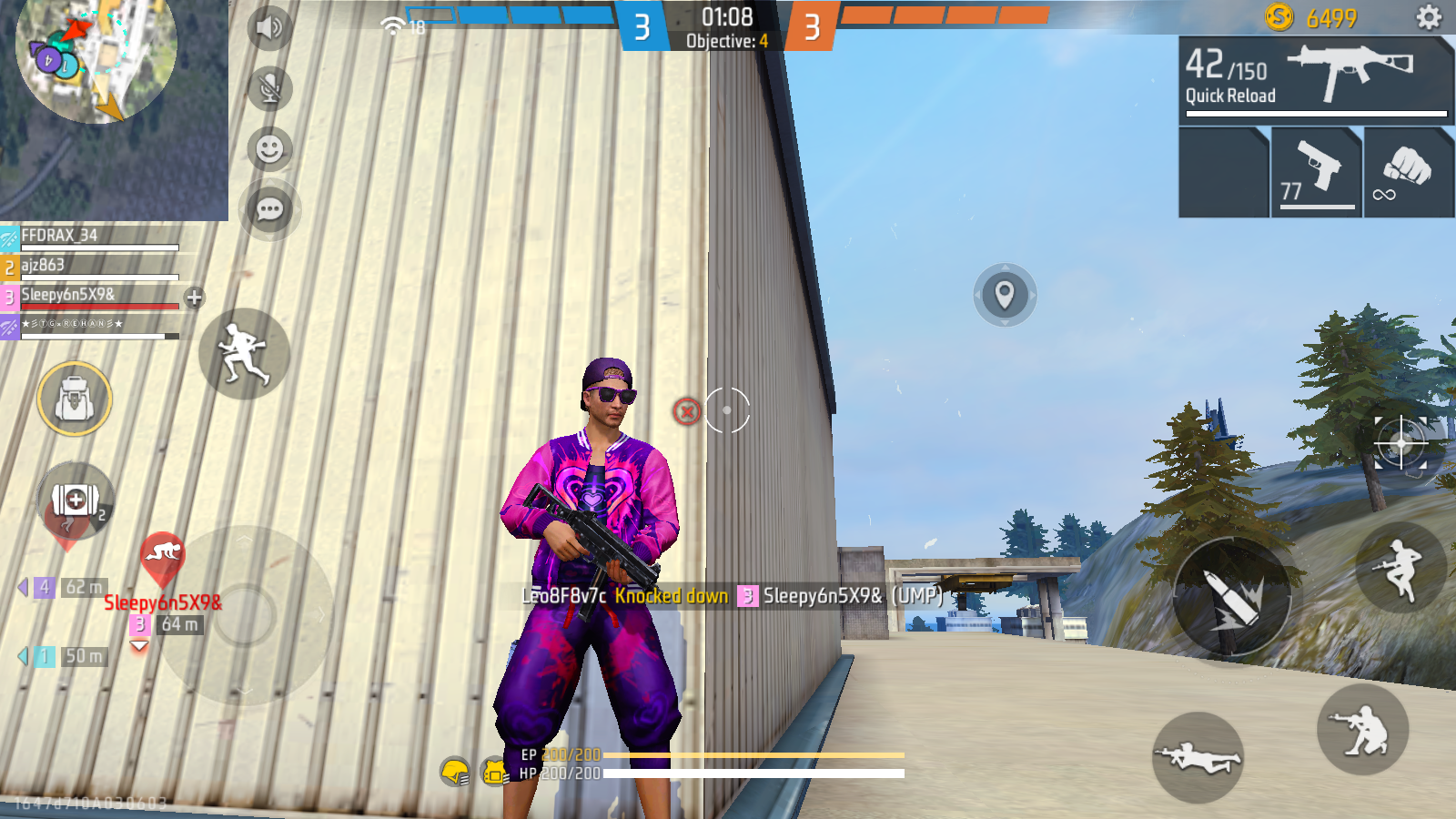Open the quick chat message panel
1456x819 pixels.
coord(268,210)
